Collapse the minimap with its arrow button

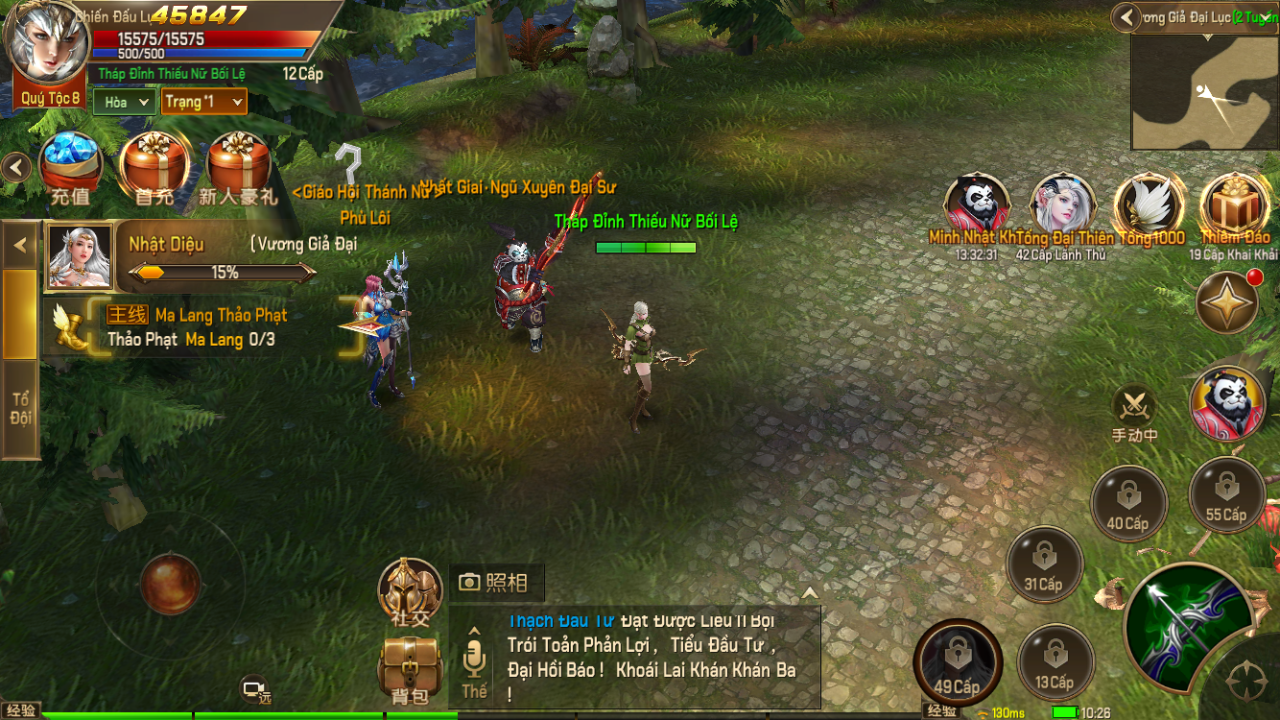[1127, 17]
